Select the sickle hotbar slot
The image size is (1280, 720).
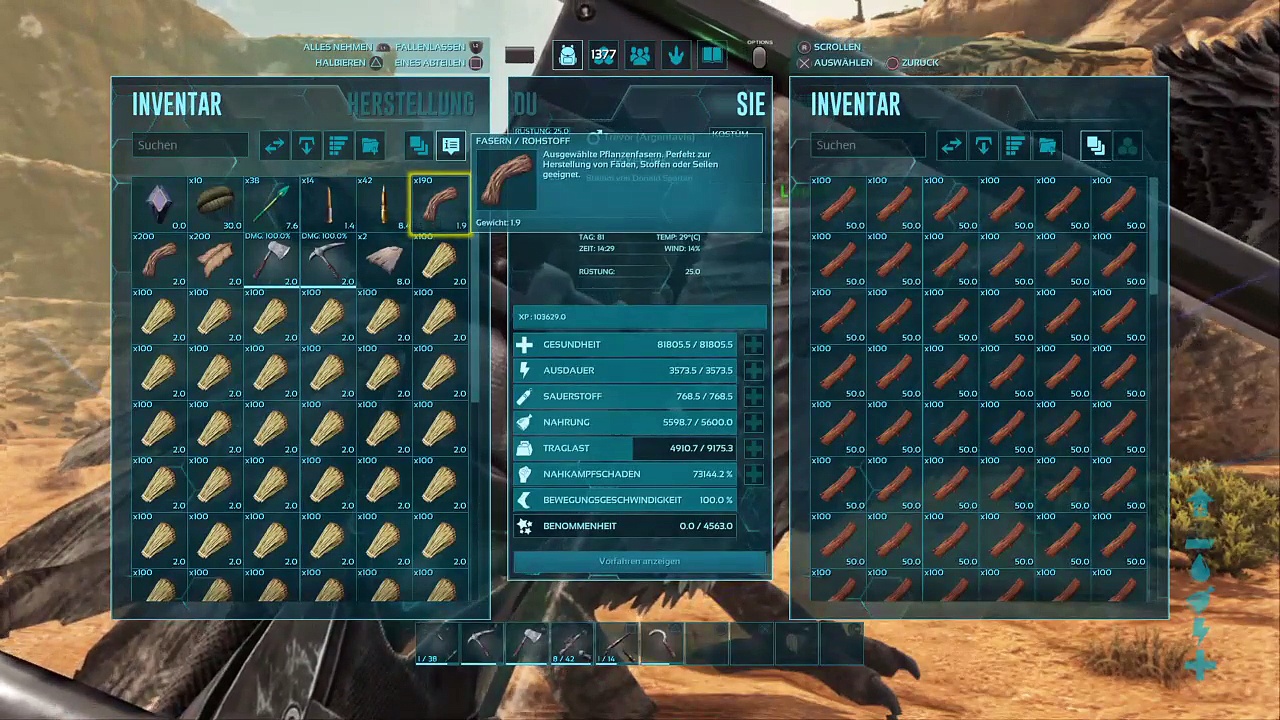[662, 644]
